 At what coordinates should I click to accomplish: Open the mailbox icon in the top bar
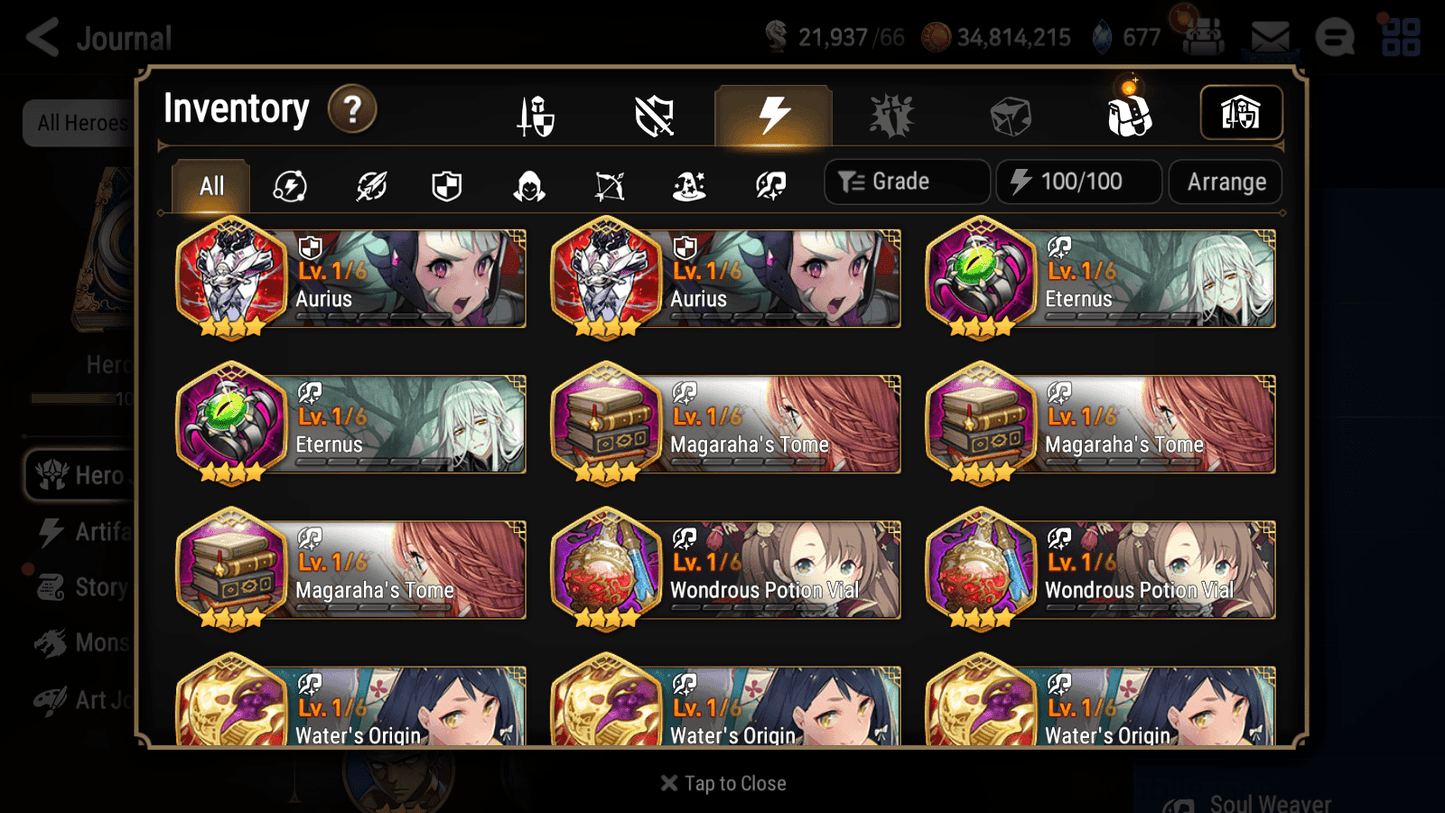(x=1269, y=36)
